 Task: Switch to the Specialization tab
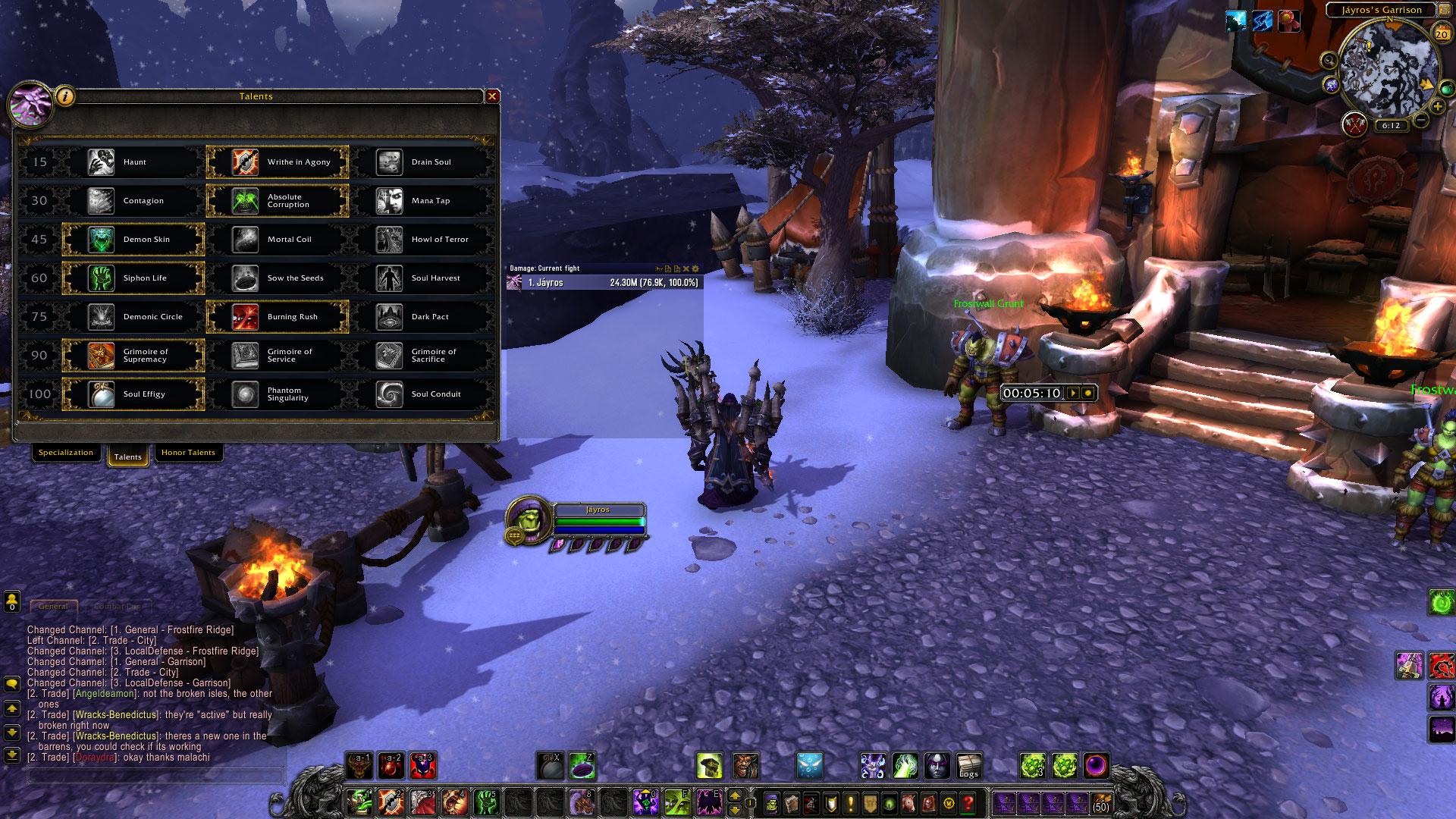(x=66, y=453)
